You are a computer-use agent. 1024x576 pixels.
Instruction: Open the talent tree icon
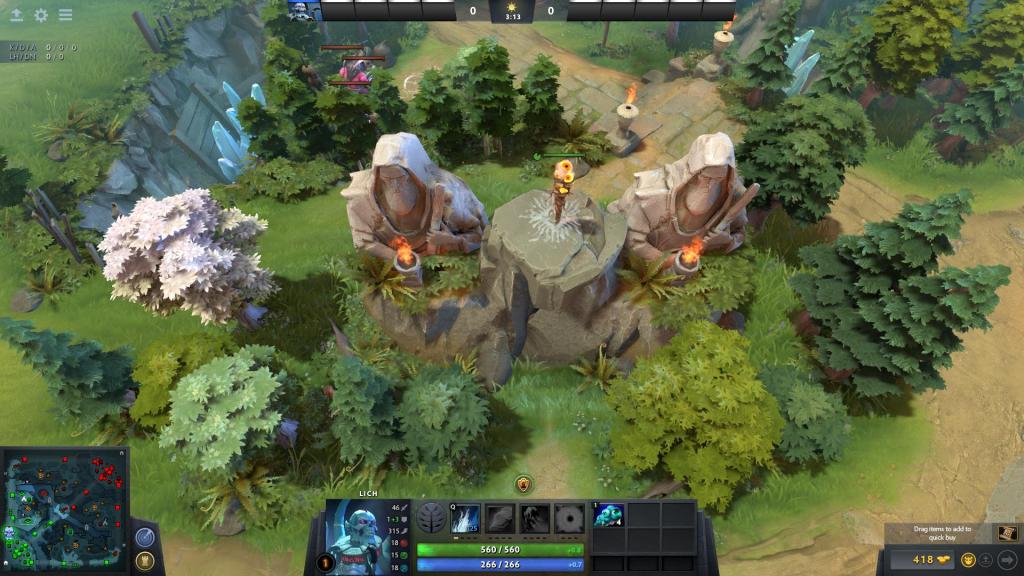(432, 518)
